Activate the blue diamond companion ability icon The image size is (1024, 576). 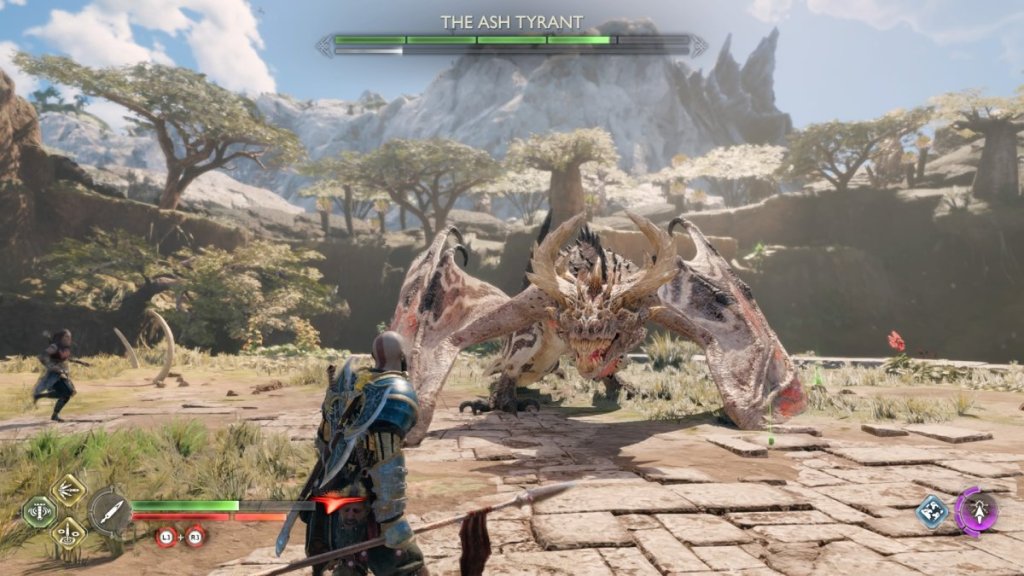tap(932, 512)
